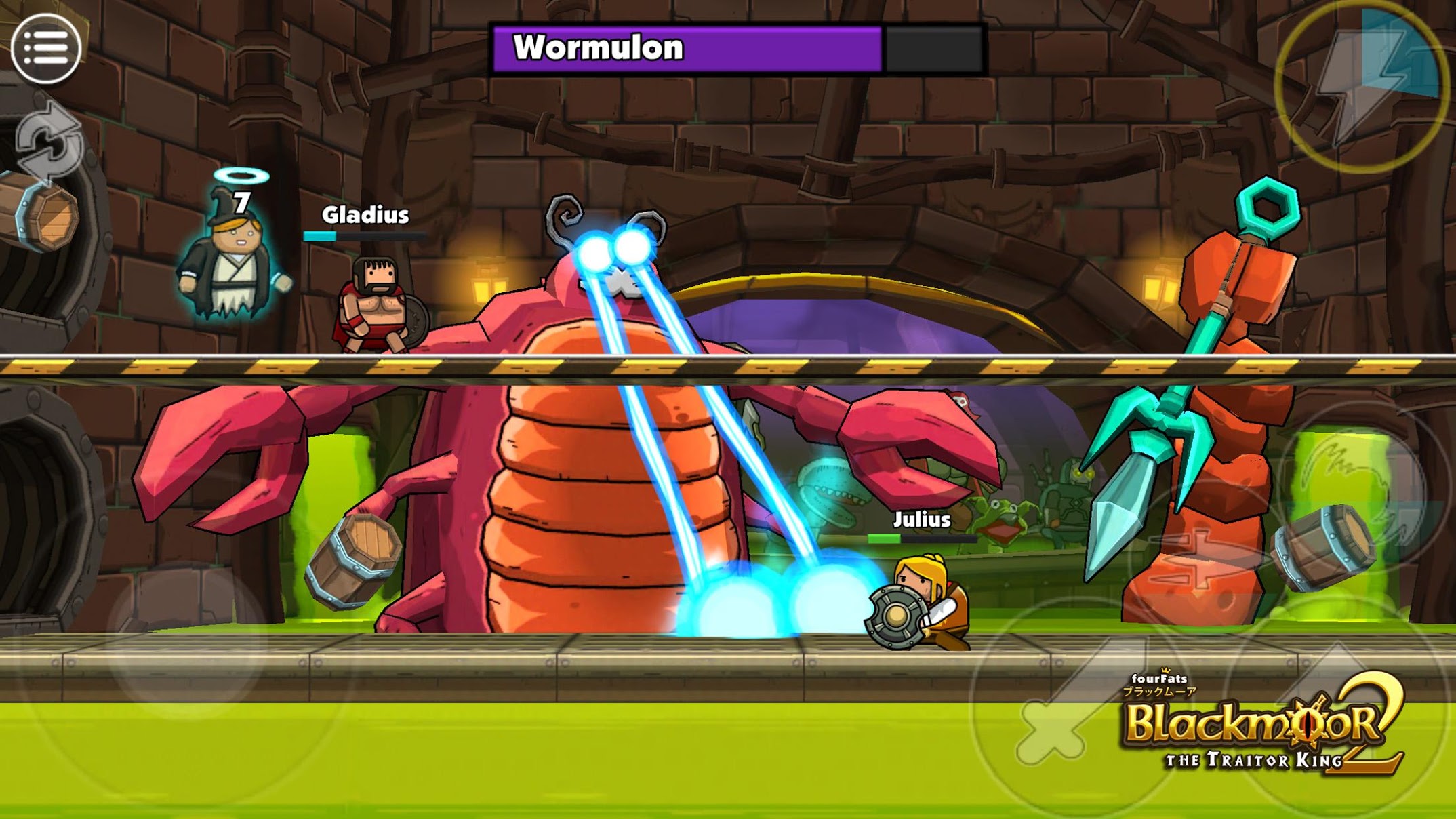Open the list menu button

click(46, 48)
